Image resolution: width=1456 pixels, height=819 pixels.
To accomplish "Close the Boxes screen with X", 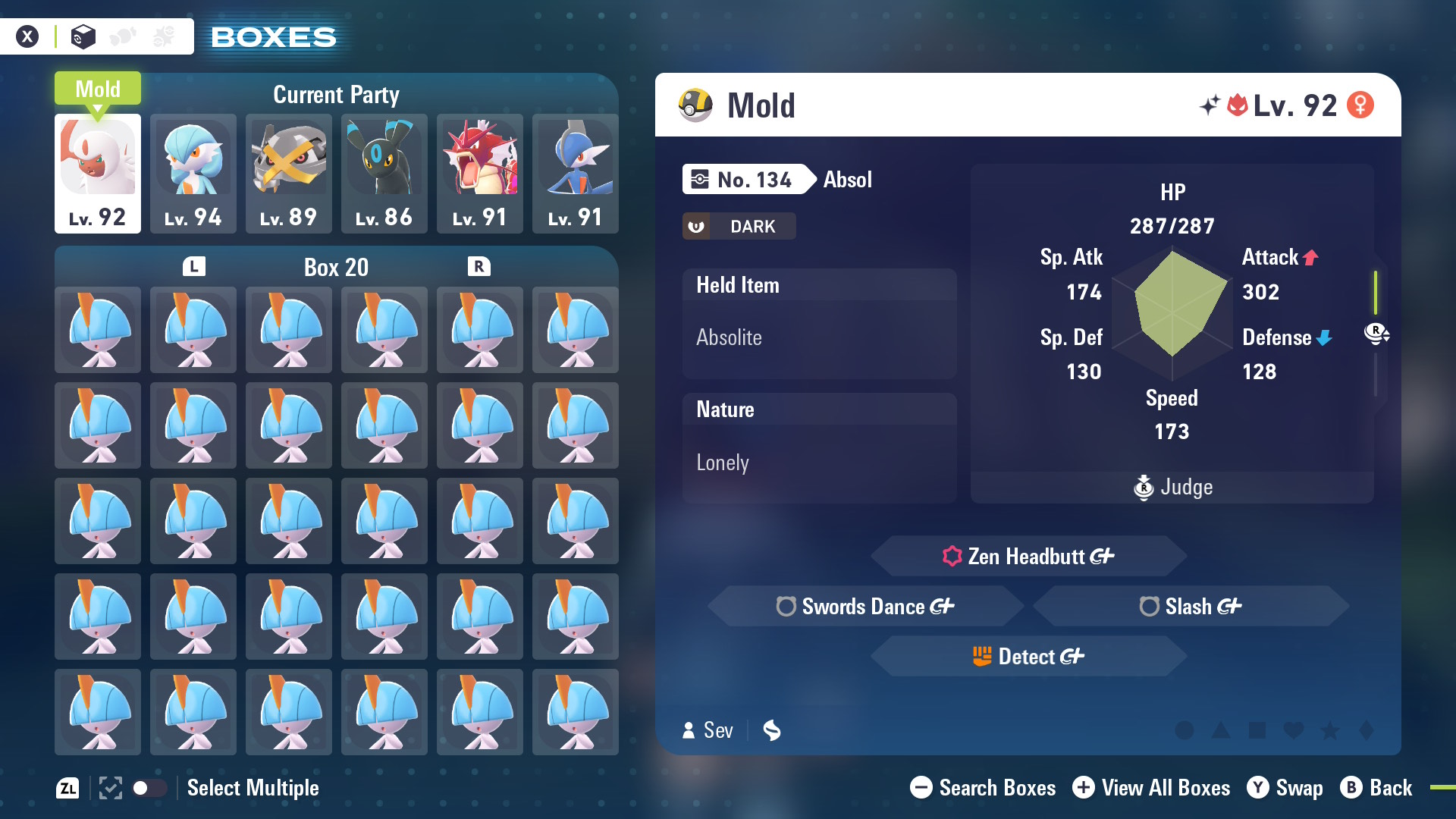I will [x=27, y=36].
